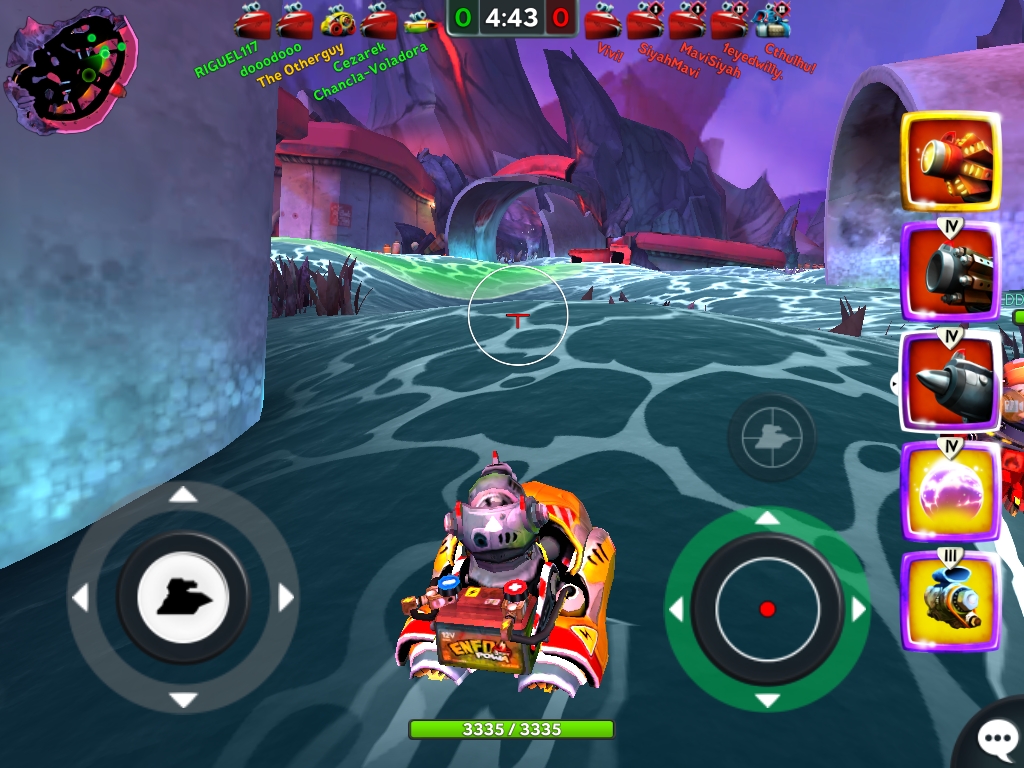Use the blue and gold gadget item
This screenshot has width=1024, height=768.
pyautogui.click(x=950, y=601)
